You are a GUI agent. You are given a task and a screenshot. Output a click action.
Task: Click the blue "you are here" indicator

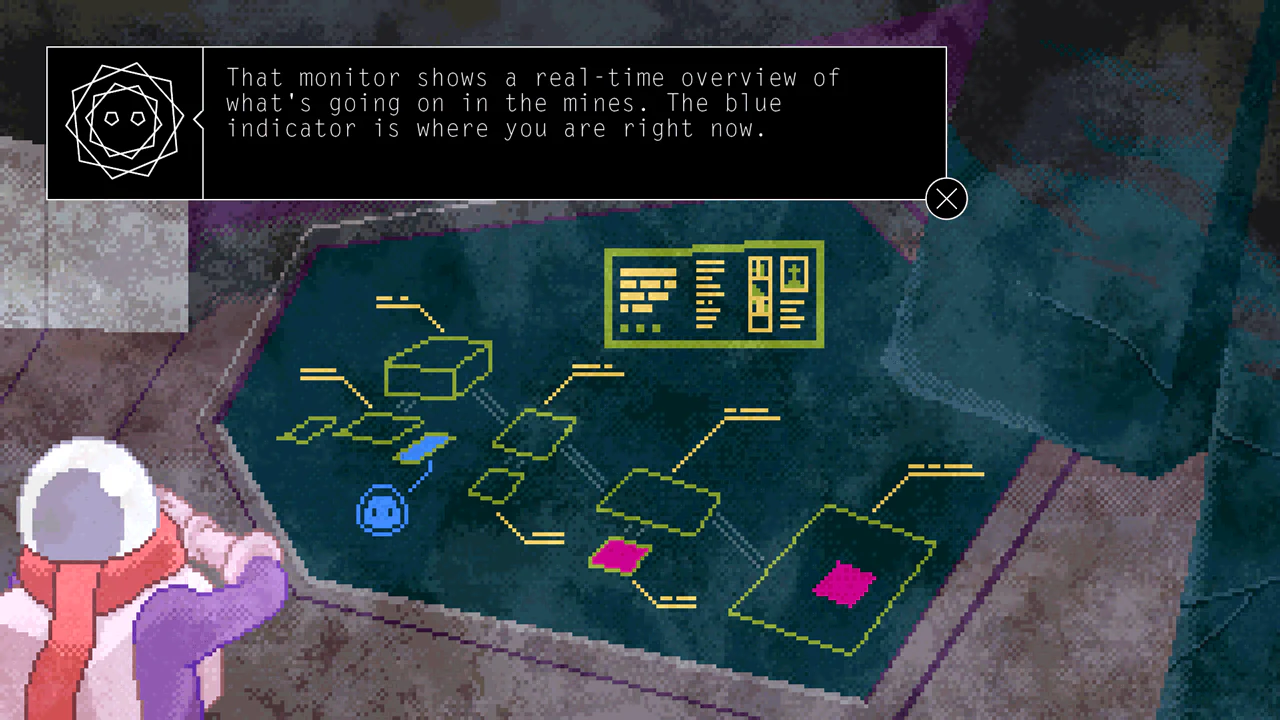click(x=383, y=512)
